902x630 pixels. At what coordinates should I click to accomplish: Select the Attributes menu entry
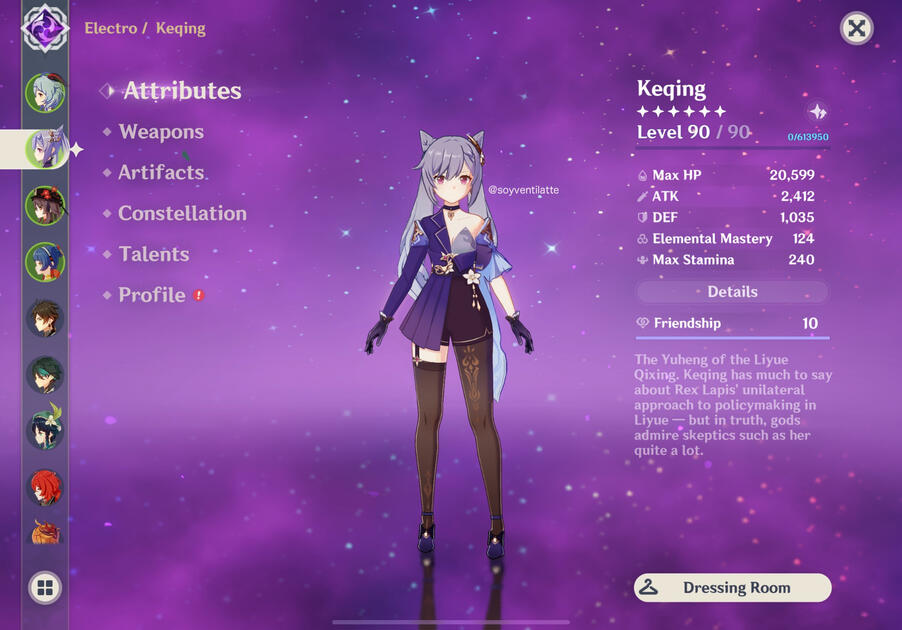[182, 91]
